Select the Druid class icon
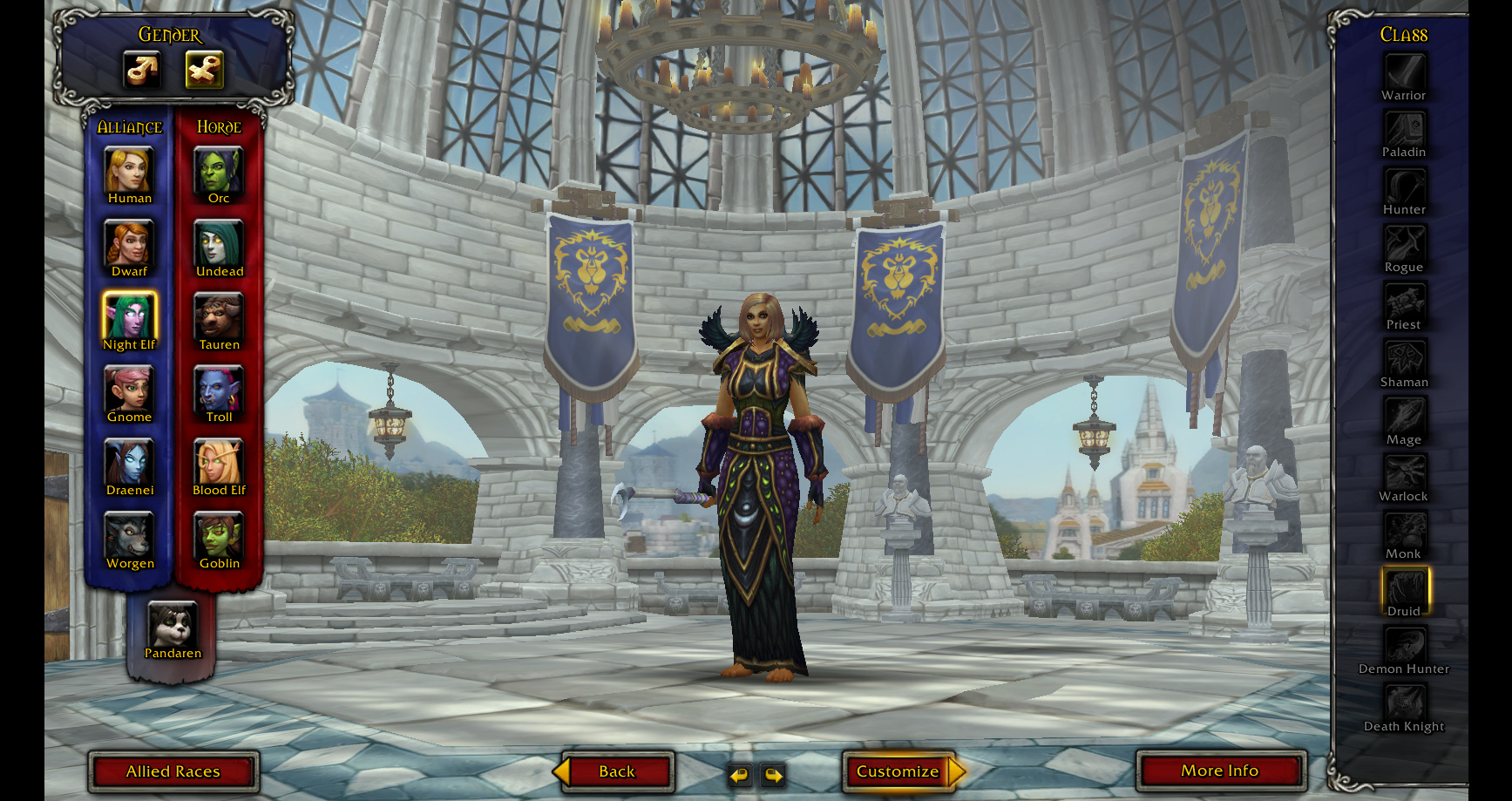 (1404, 587)
